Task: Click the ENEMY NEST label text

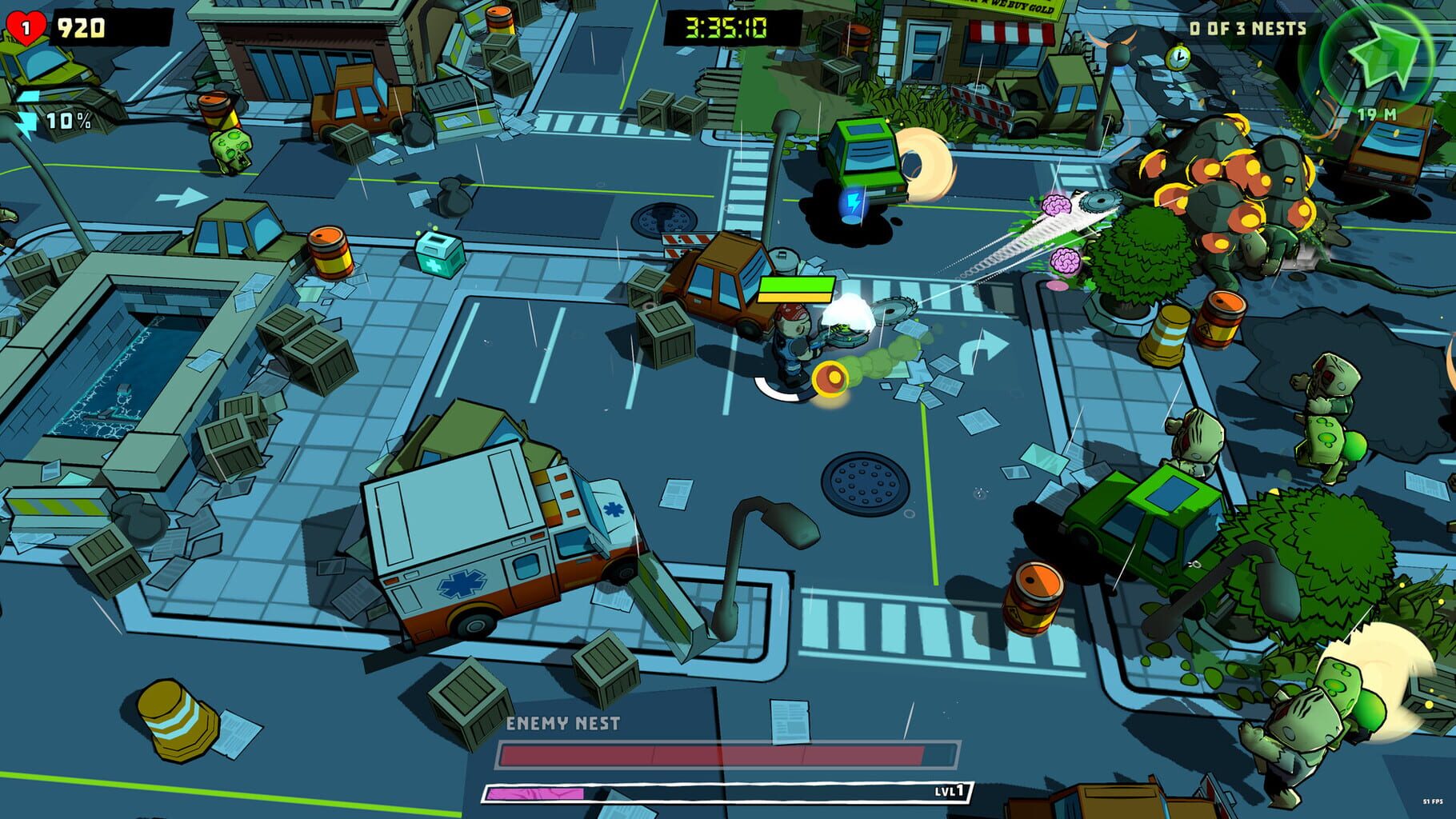Action: coord(565,721)
